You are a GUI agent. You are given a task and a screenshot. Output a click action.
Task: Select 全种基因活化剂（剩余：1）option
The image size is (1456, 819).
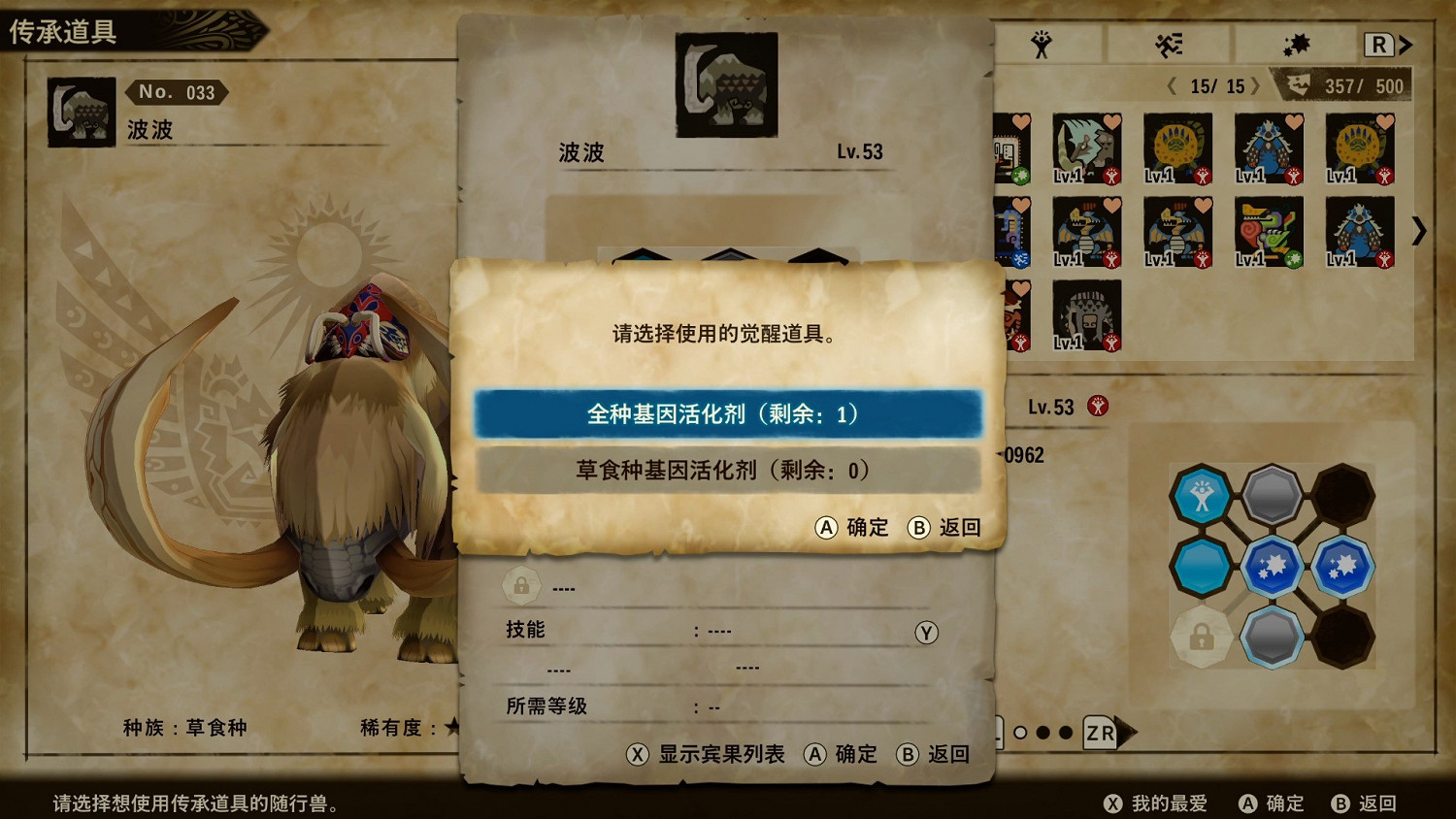pos(726,414)
